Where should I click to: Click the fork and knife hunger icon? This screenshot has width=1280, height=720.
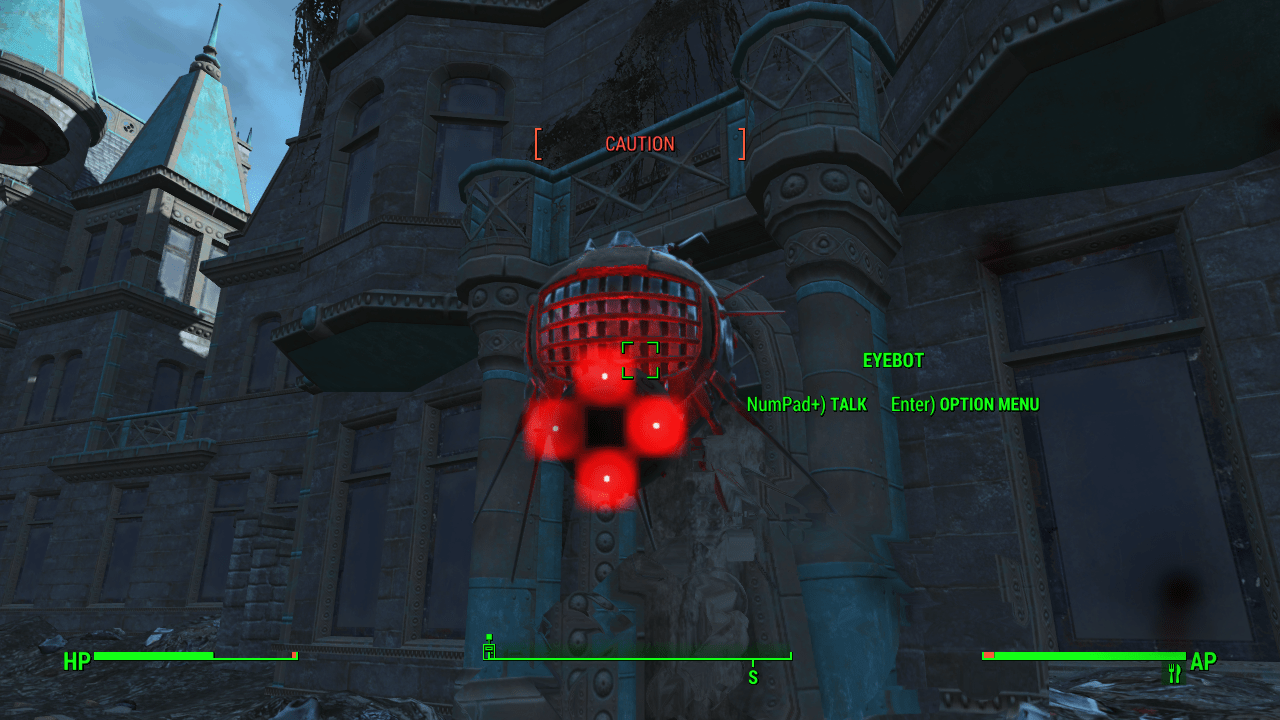tap(1175, 673)
